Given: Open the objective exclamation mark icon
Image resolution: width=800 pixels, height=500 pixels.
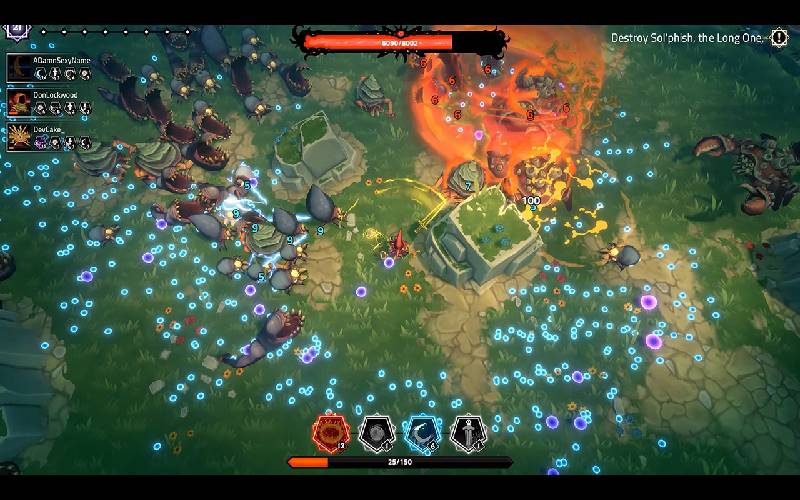Looking at the screenshot, I should tap(779, 38).
